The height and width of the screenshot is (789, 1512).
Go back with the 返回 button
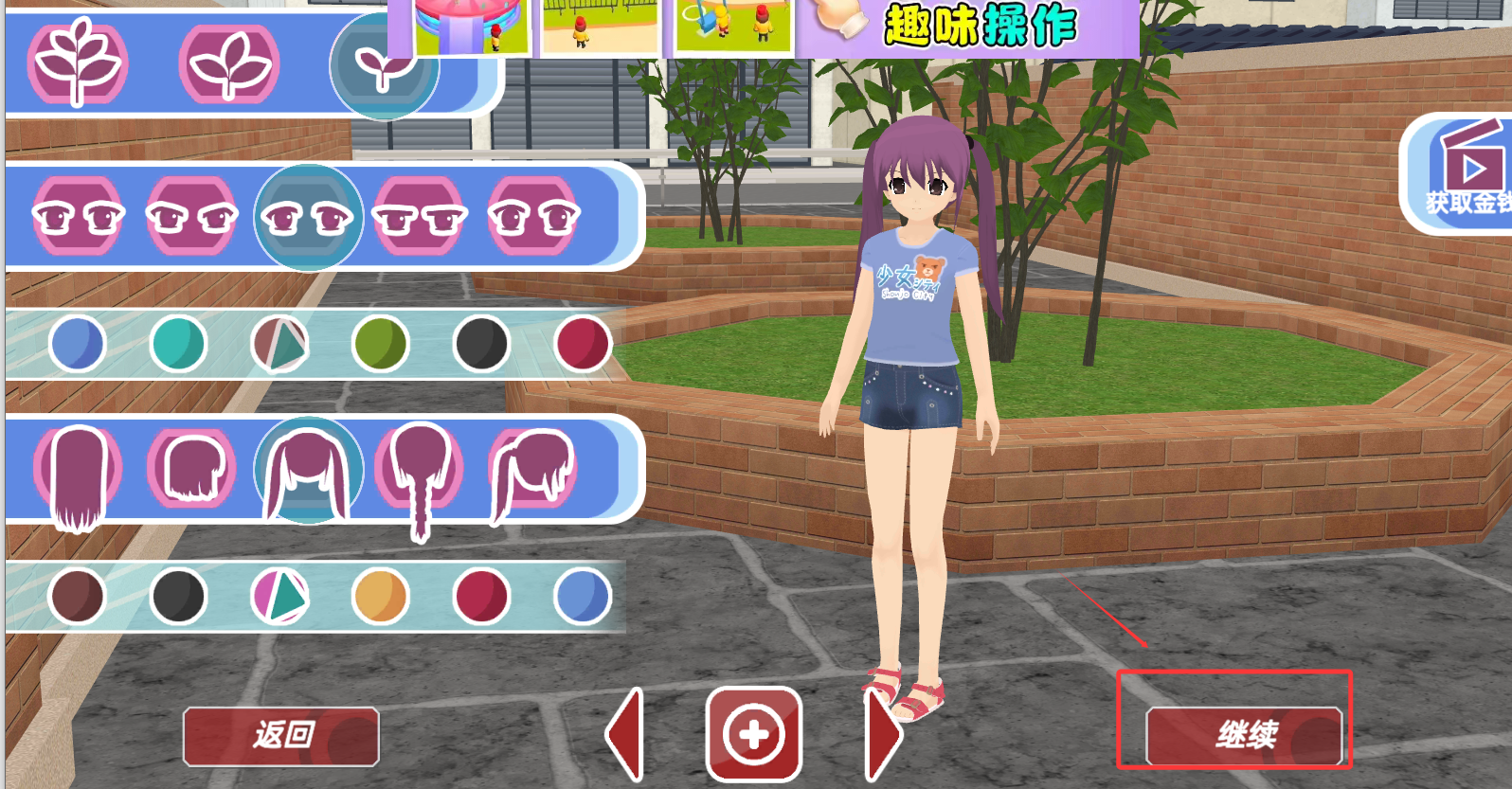pyautogui.click(x=281, y=735)
